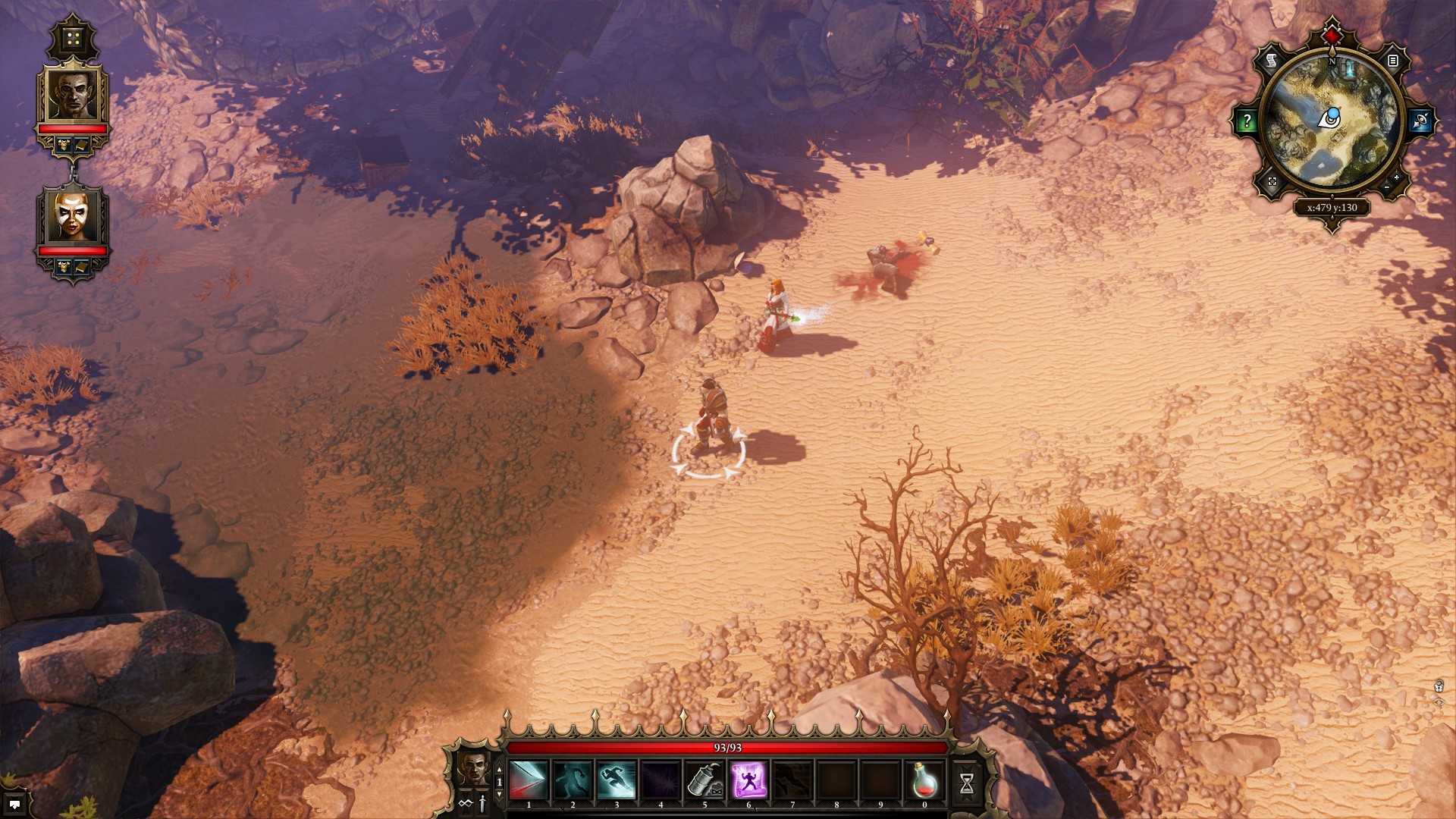The width and height of the screenshot is (1456, 819).
Task: Activate the blade slash skill in slot 1
Action: coord(529,780)
